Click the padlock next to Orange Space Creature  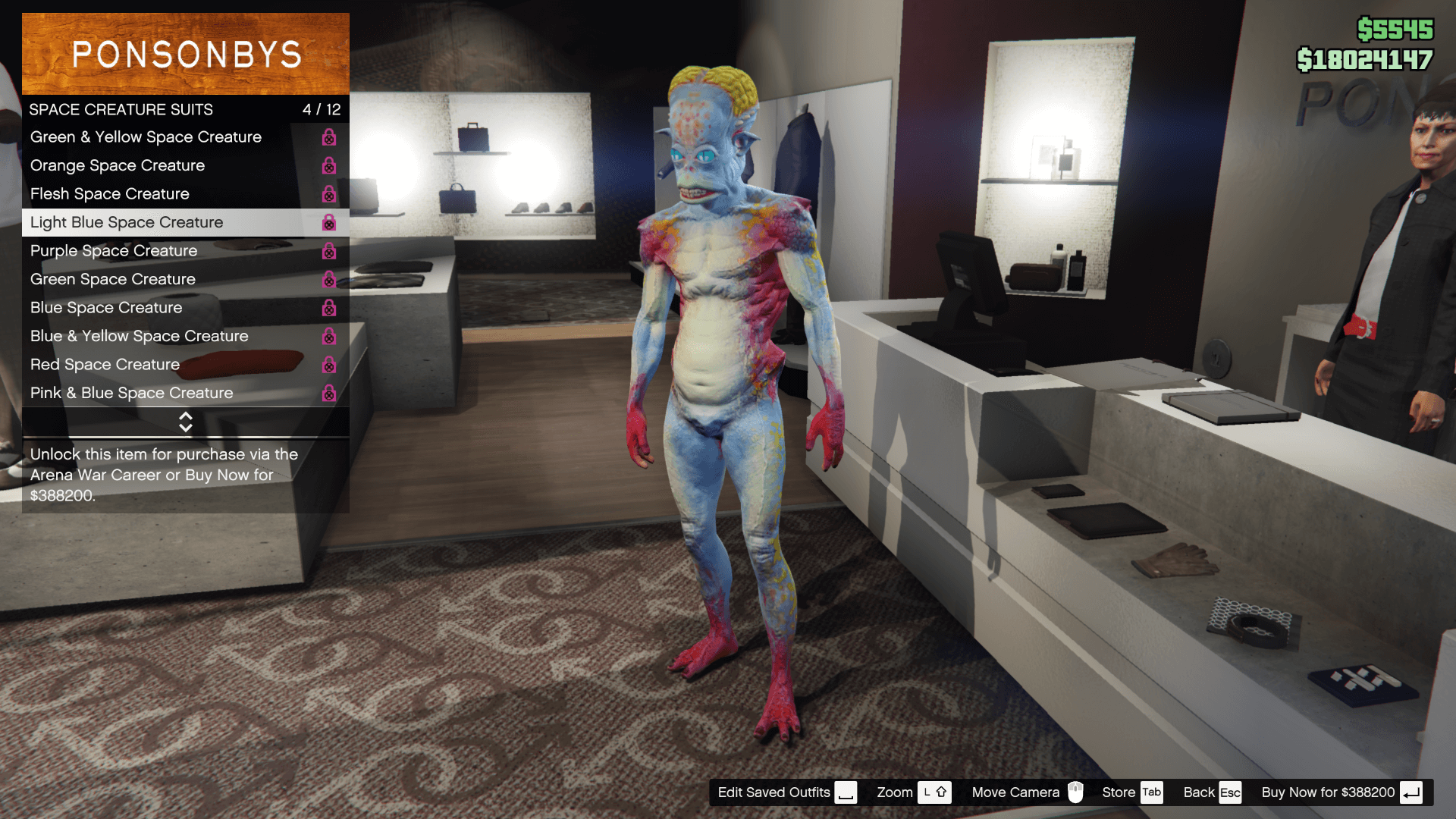coord(328,166)
